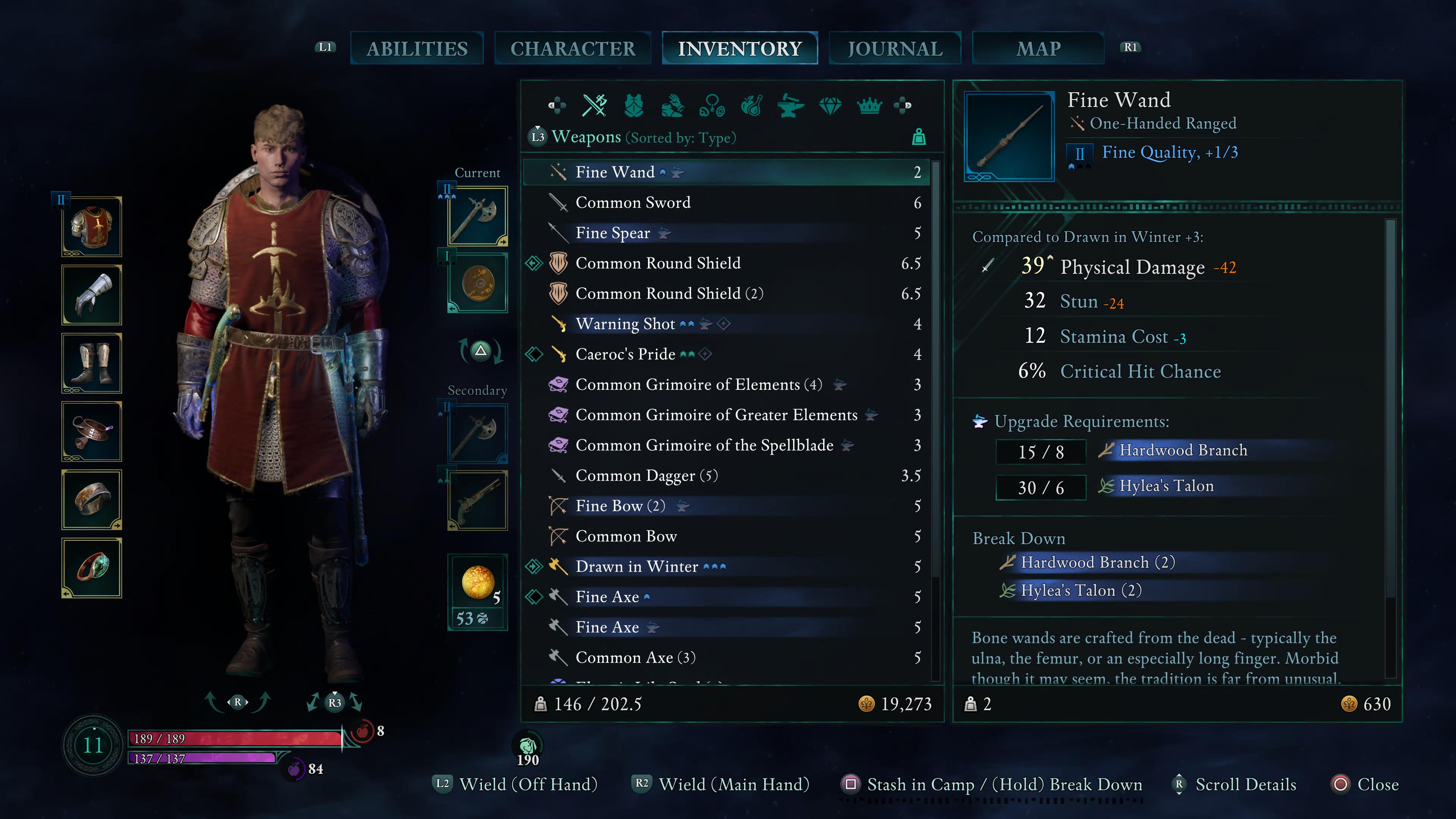The width and height of the screenshot is (1456, 819).
Task: Select the equipped boots slot
Action: pos(92,364)
